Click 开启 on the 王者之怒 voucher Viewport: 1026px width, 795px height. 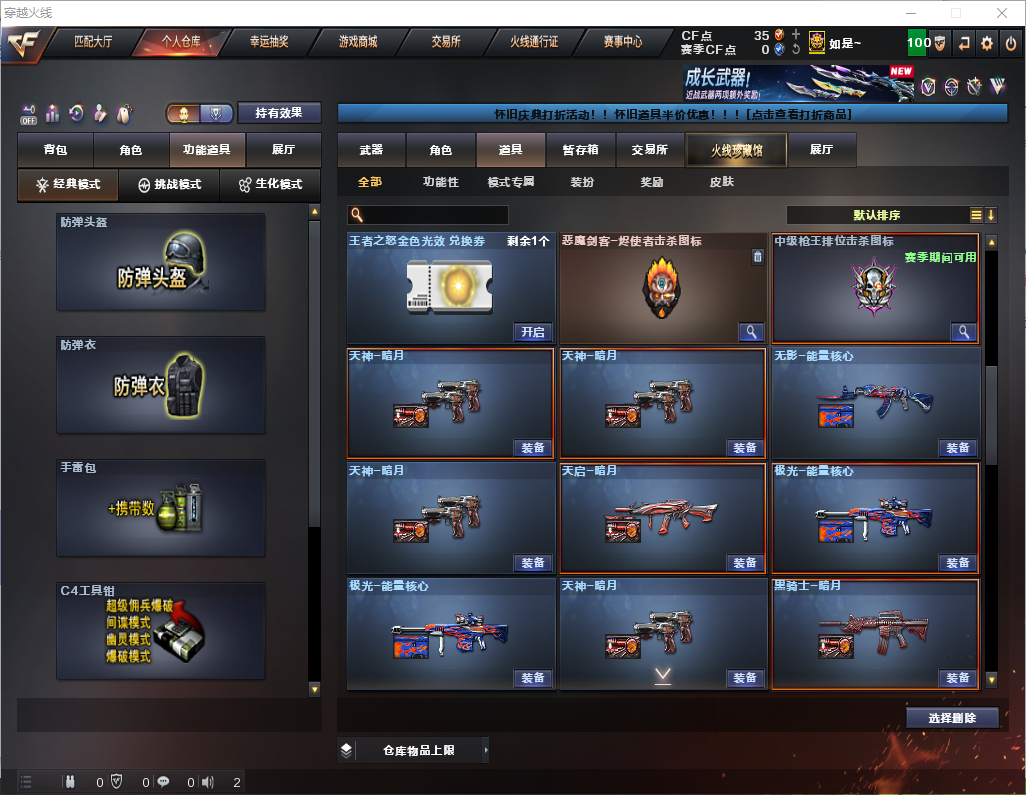click(x=533, y=332)
